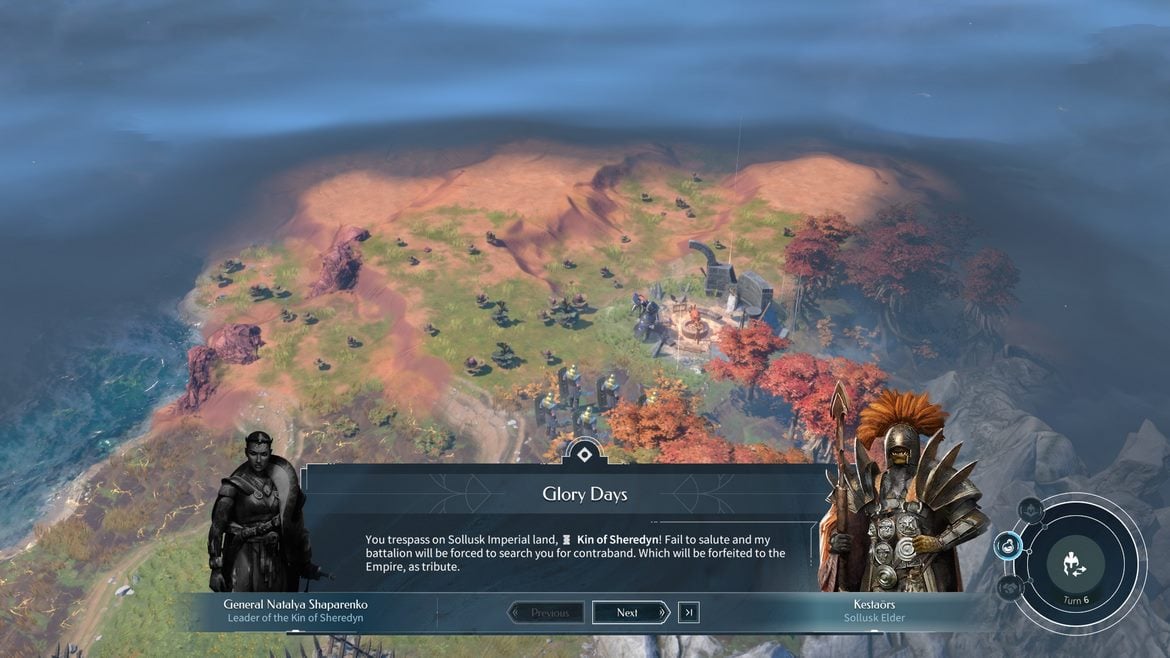Screen dimensions: 1170x658
Task: Open the top dimmed icon on the turn wheel
Action: pyautogui.click(x=1030, y=510)
